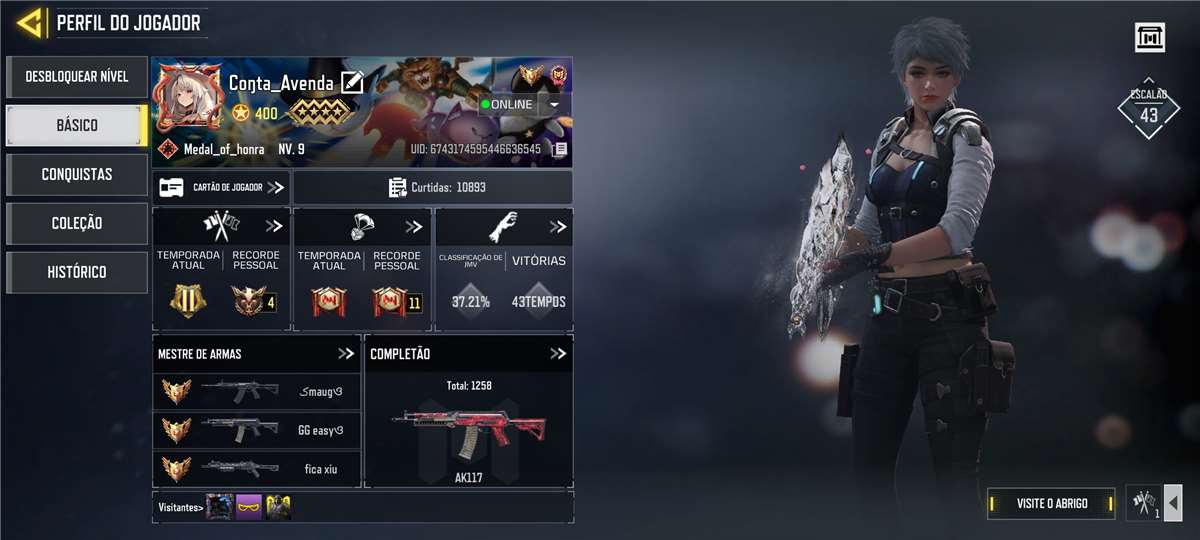Go back using the yellow arrow button
The height and width of the screenshot is (540, 1200).
click(x=31, y=22)
